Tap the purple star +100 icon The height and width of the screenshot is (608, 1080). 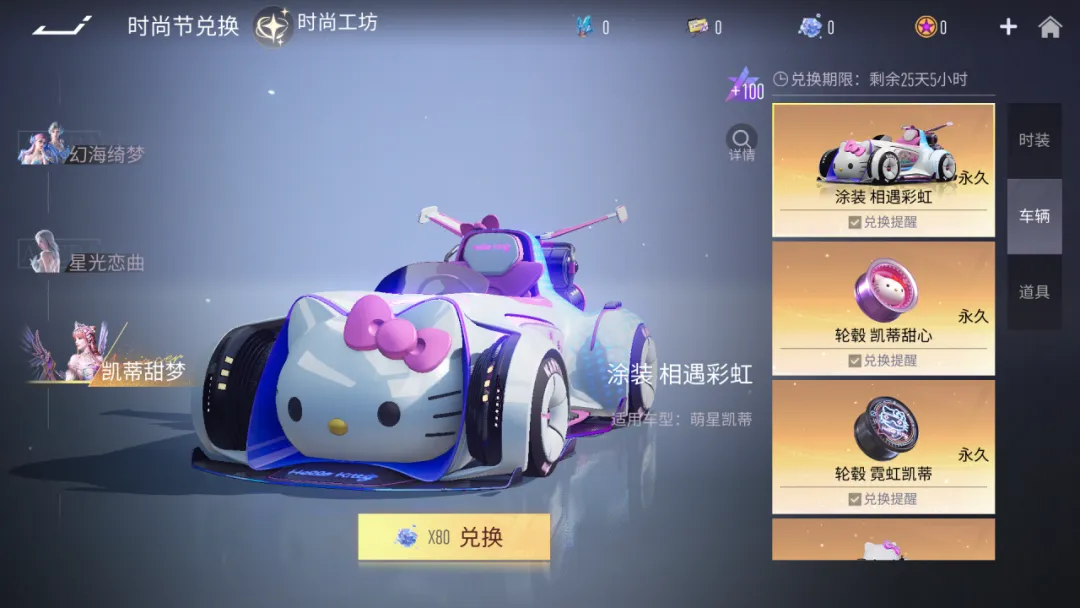[x=745, y=86]
